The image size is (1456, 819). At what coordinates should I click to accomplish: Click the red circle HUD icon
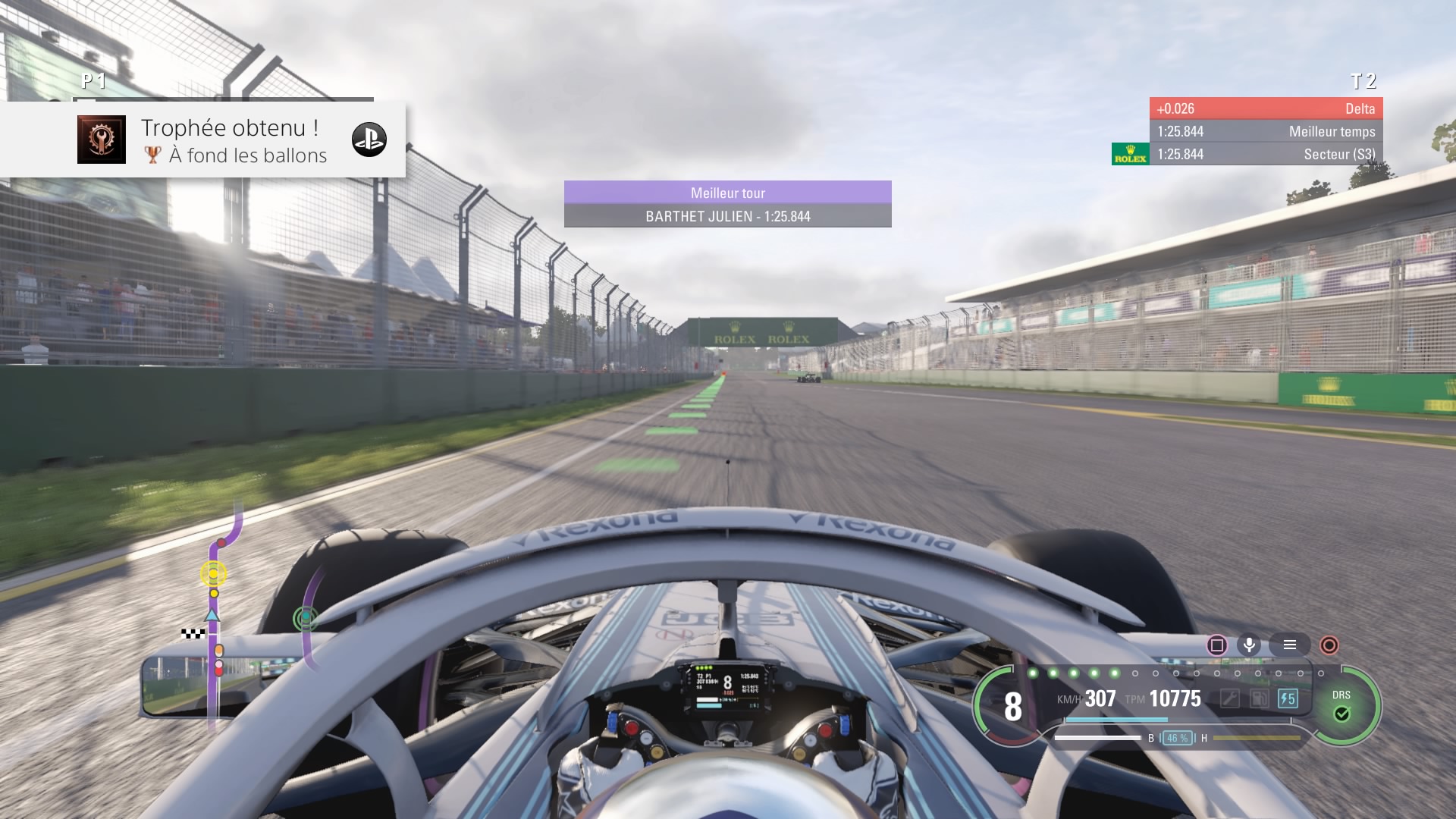click(x=1329, y=645)
